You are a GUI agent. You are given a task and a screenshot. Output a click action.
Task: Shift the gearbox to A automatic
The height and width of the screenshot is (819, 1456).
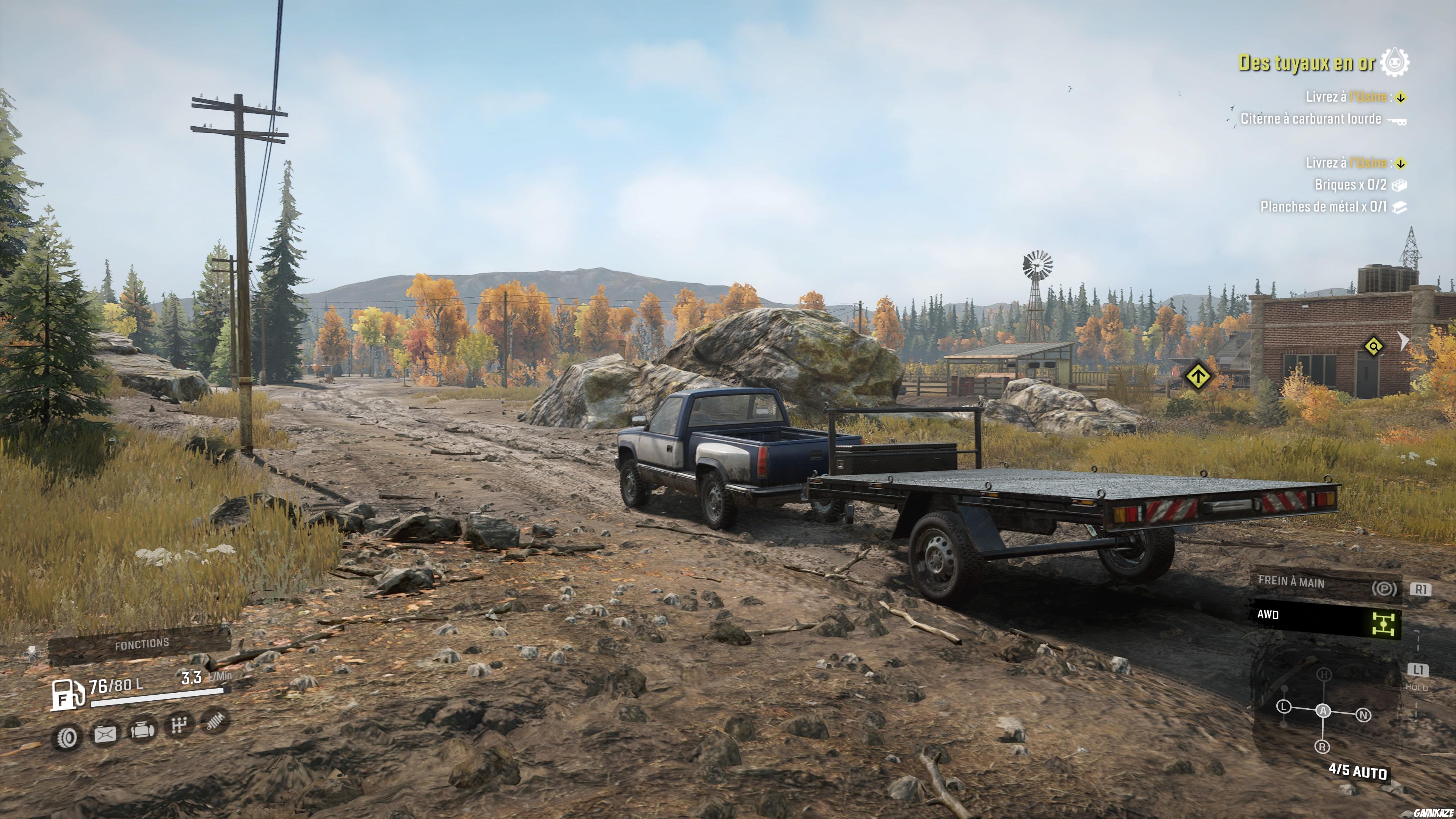point(1323,711)
